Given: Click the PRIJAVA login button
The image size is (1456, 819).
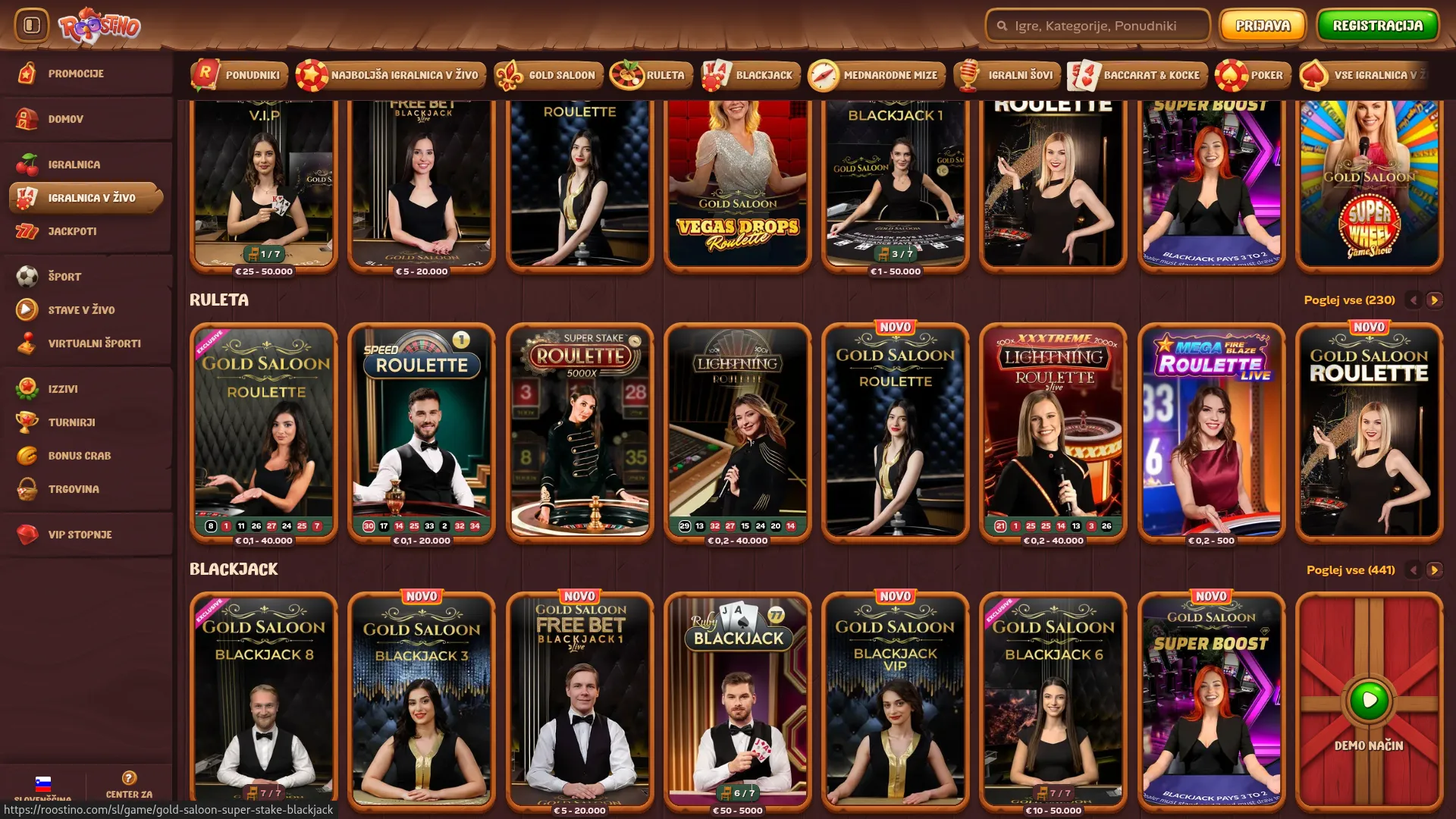Looking at the screenshot, I should [x=1262, y=26].
